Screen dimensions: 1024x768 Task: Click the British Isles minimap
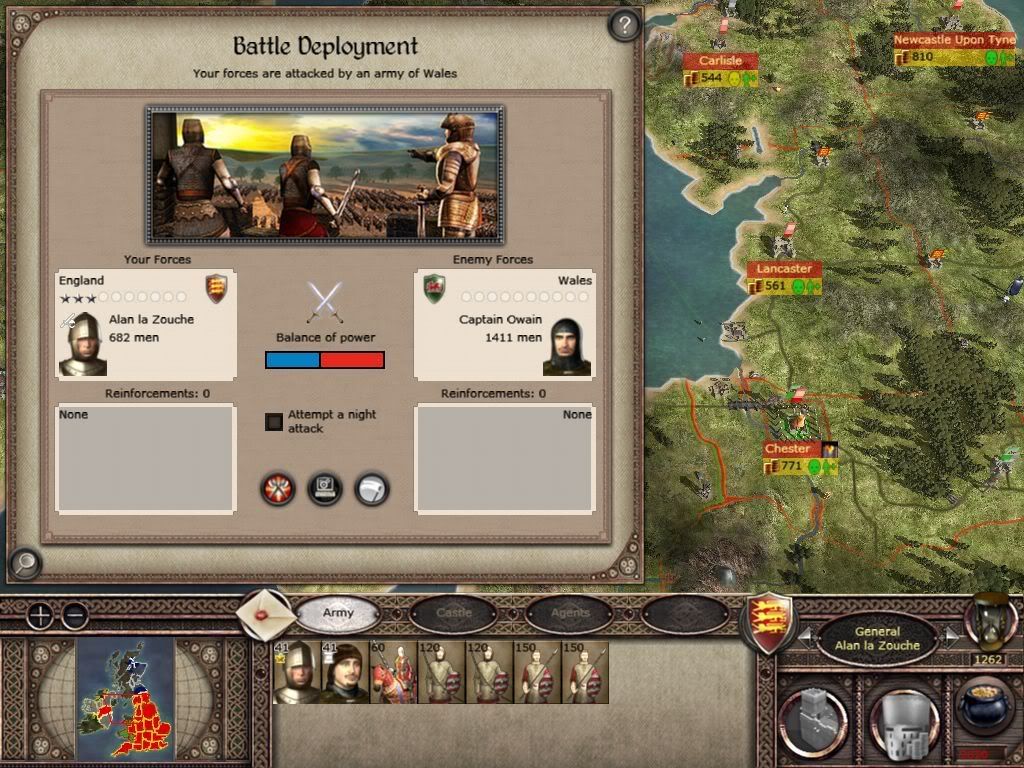(125, 696)
